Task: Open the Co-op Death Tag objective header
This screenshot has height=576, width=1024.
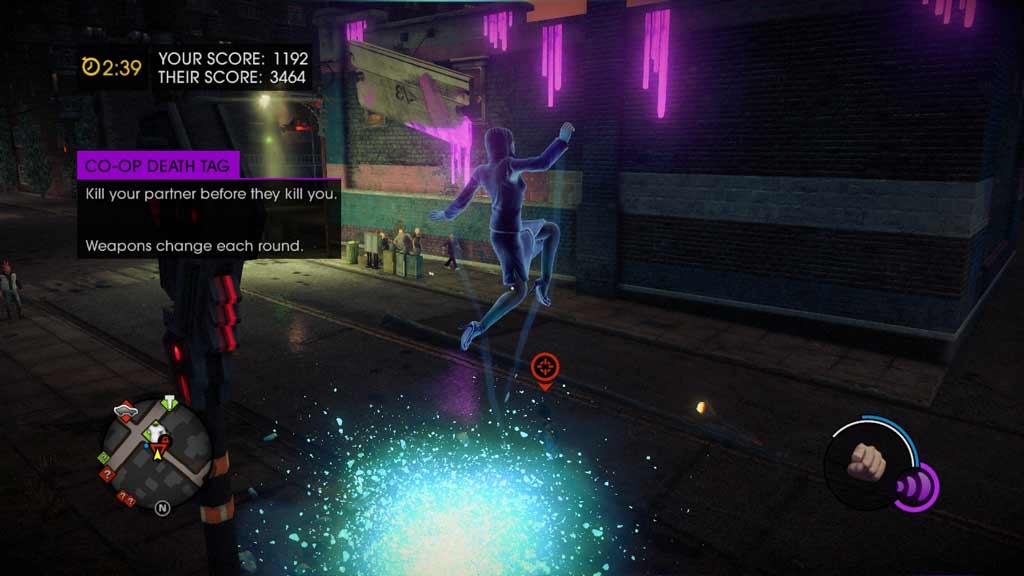Action: 158,167
